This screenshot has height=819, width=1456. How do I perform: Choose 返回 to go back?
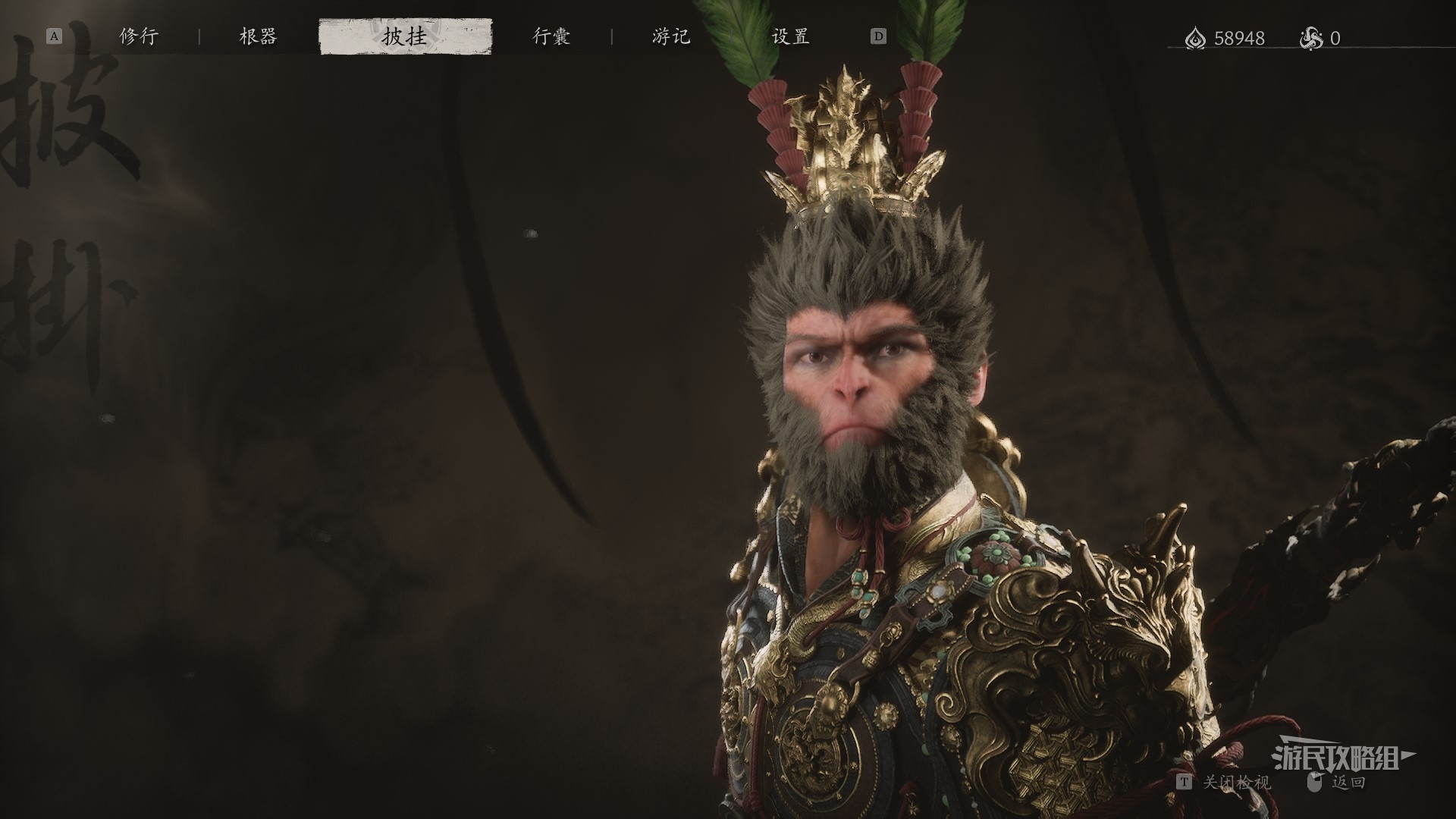pos(1348,782)
